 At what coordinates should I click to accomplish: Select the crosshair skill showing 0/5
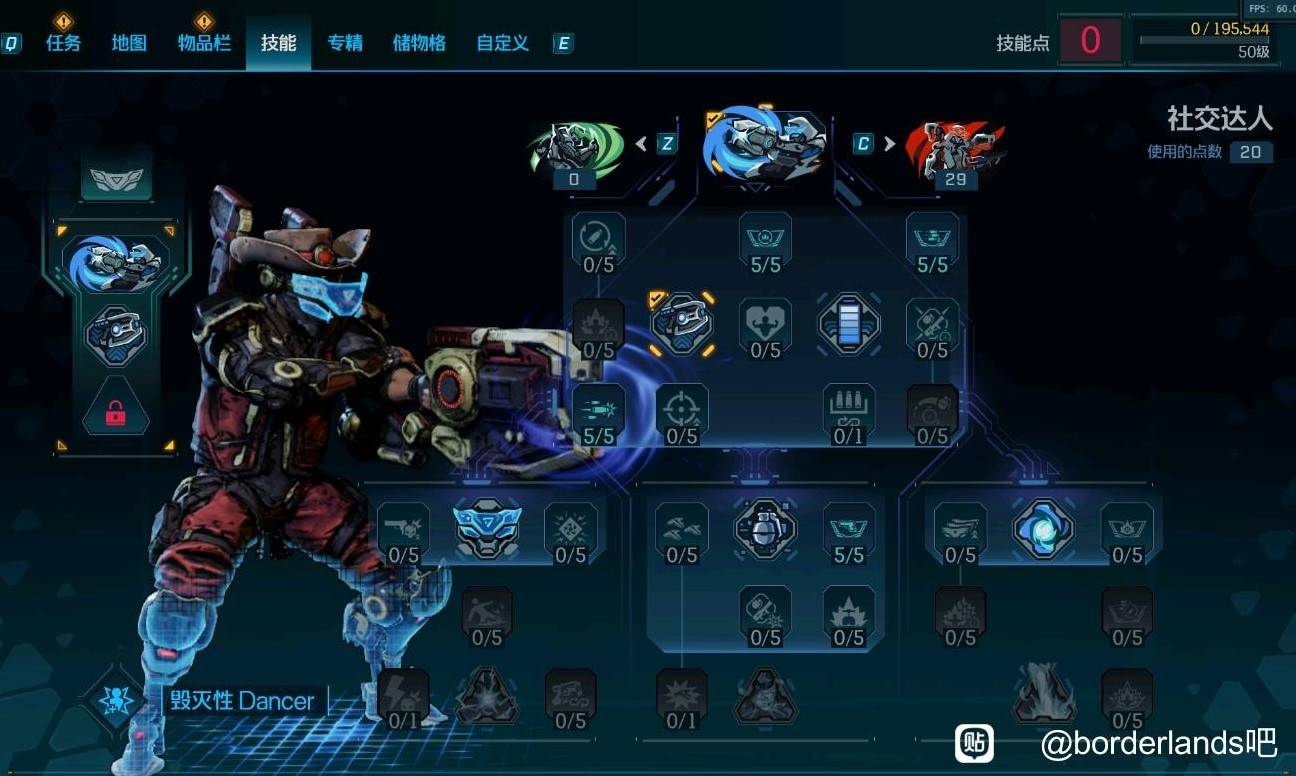click(682, 411)
